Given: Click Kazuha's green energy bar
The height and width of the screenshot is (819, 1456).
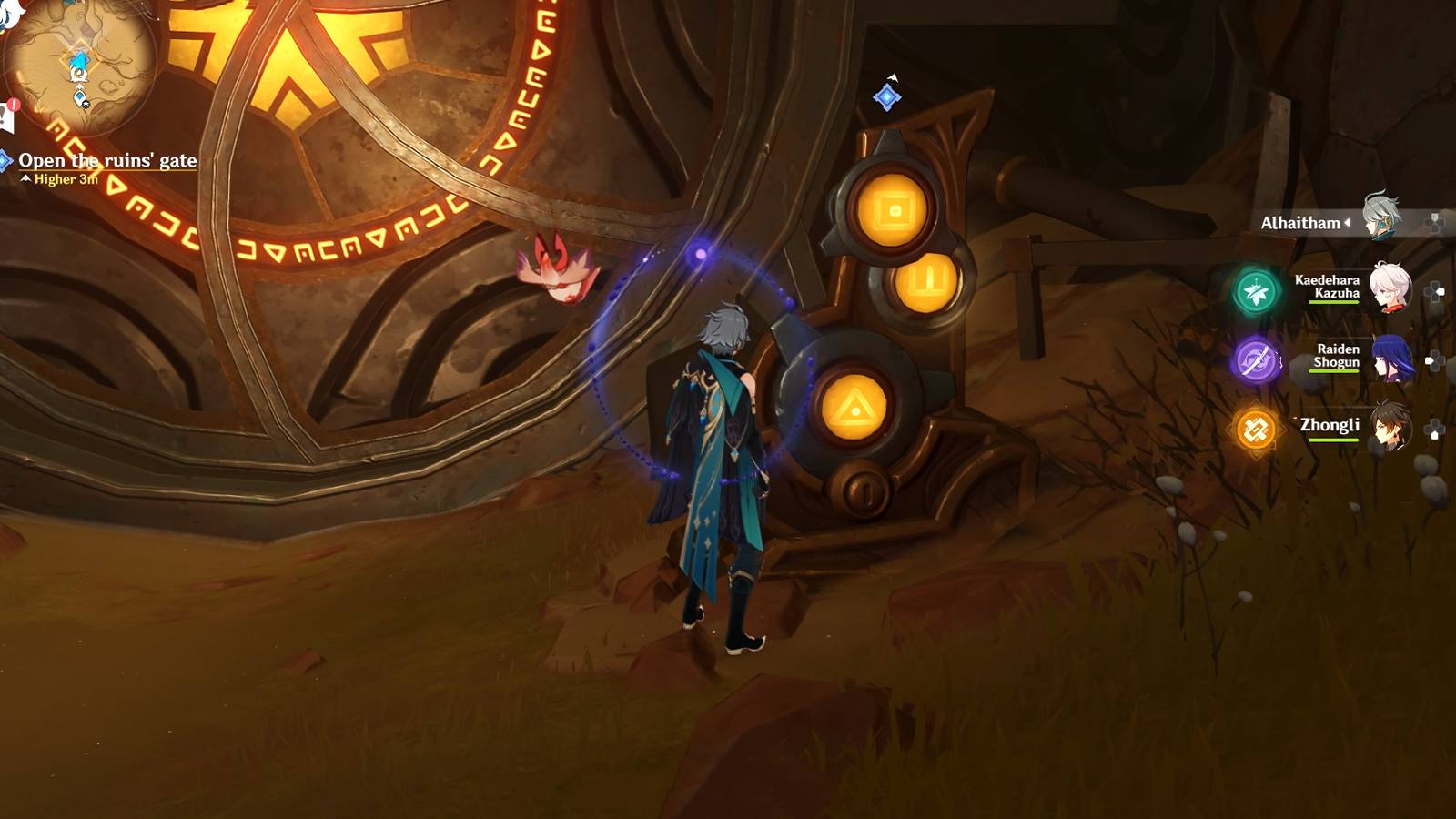Looking at the screenshot, I should click(x=1332, y=301).
